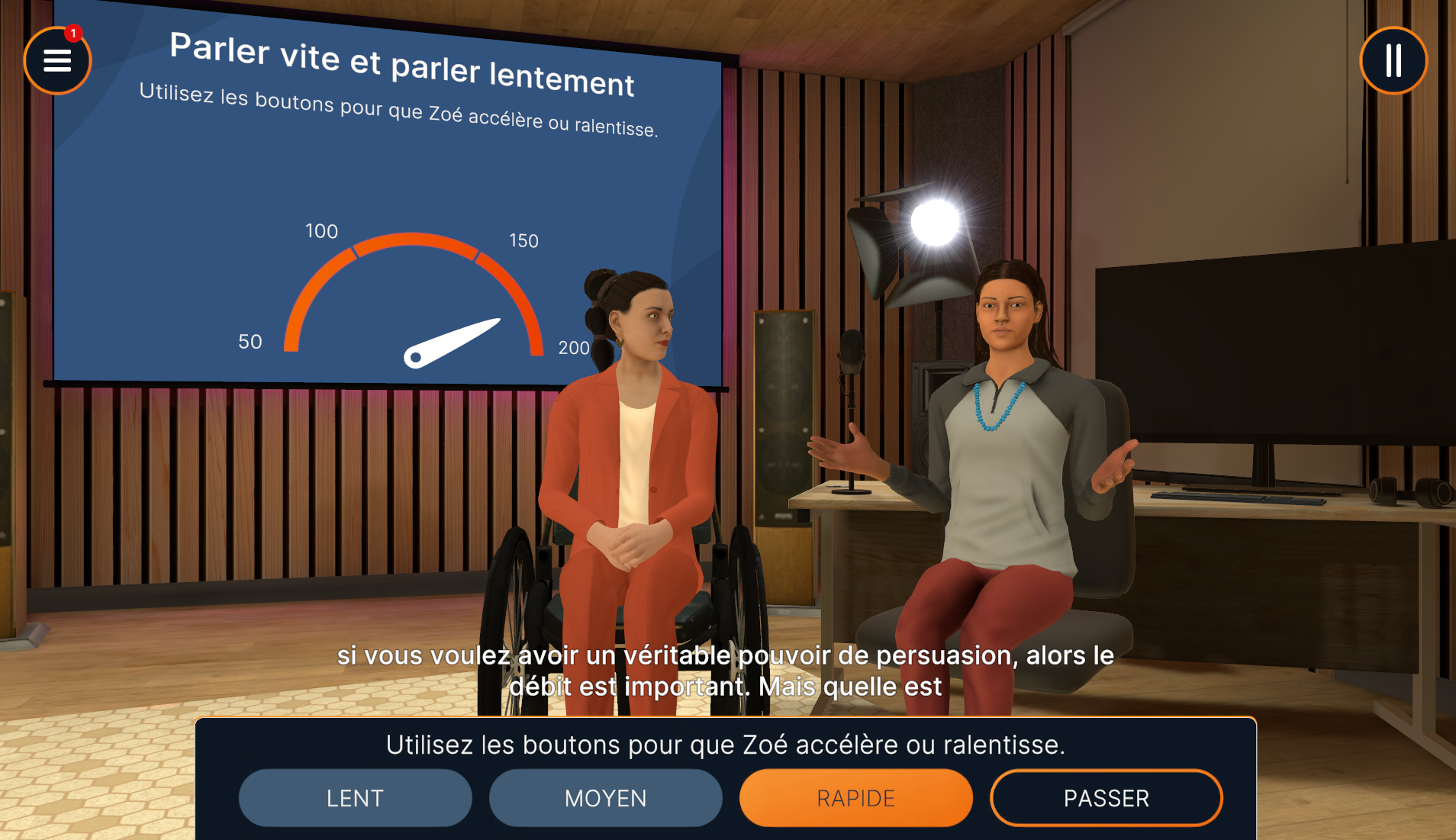Activate the RAPIDE speed button
This screenshot has width=1456, height=840.
[x=855, y=798]
